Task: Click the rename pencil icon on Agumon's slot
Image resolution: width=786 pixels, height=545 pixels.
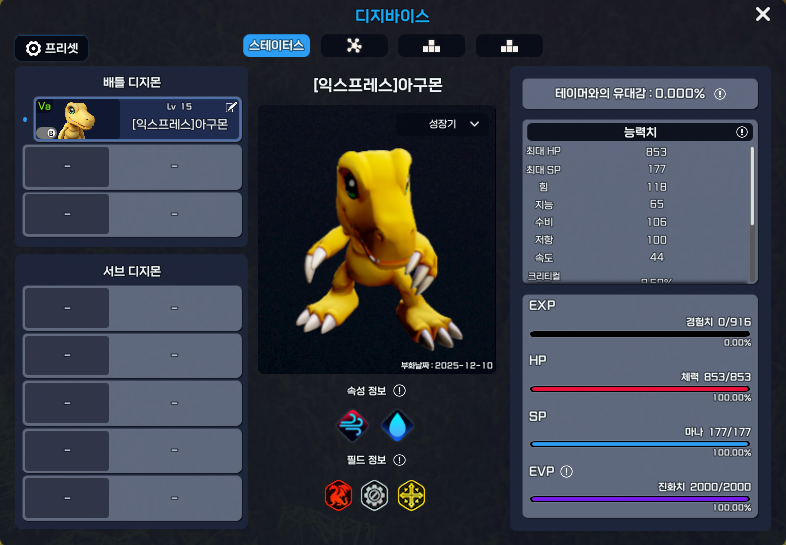Action: coord(232,106)
